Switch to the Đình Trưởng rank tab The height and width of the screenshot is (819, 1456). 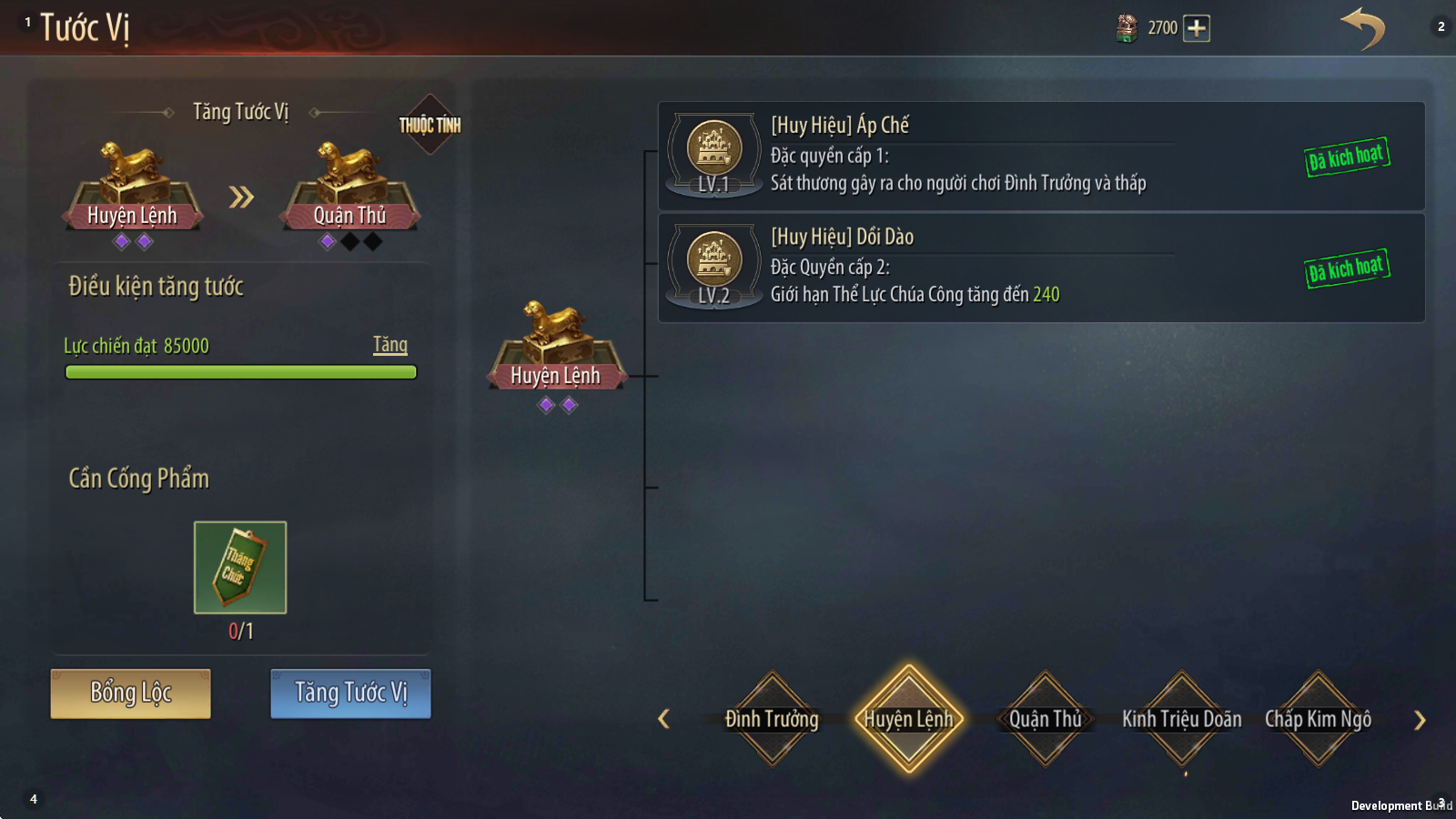click(x=772, y=719)
